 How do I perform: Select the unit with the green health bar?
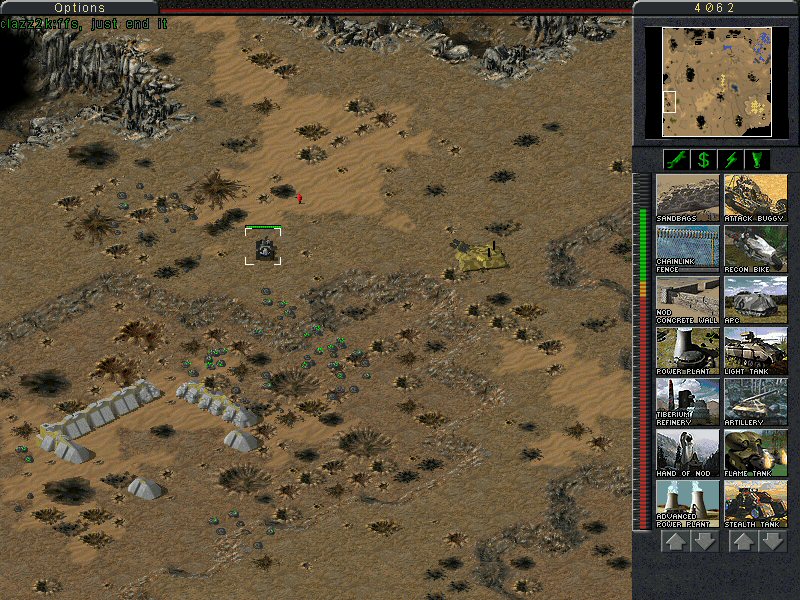pyautogui.click(x=264, y=248)
